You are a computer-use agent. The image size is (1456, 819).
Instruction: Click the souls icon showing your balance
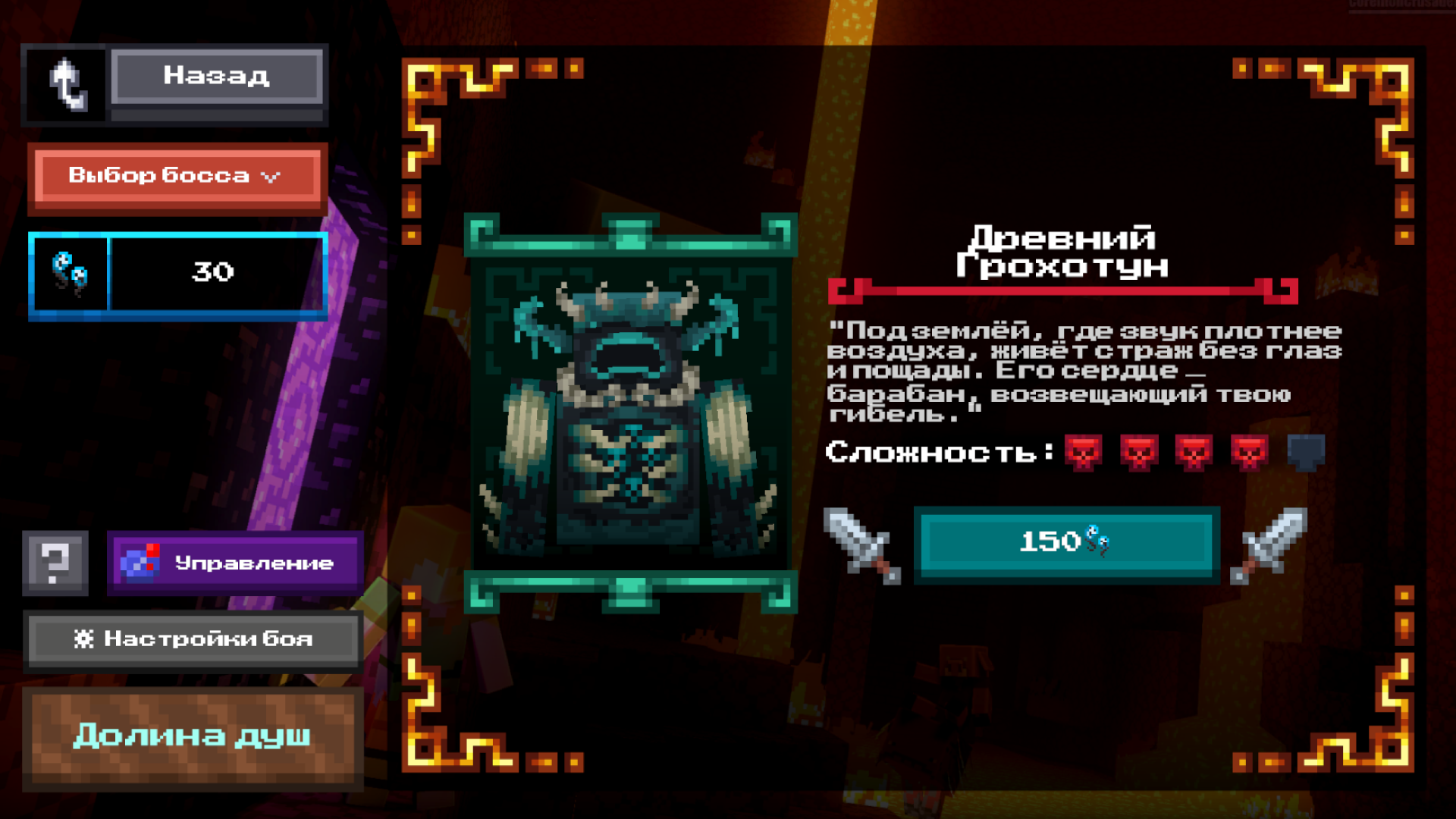click(70, 273)
